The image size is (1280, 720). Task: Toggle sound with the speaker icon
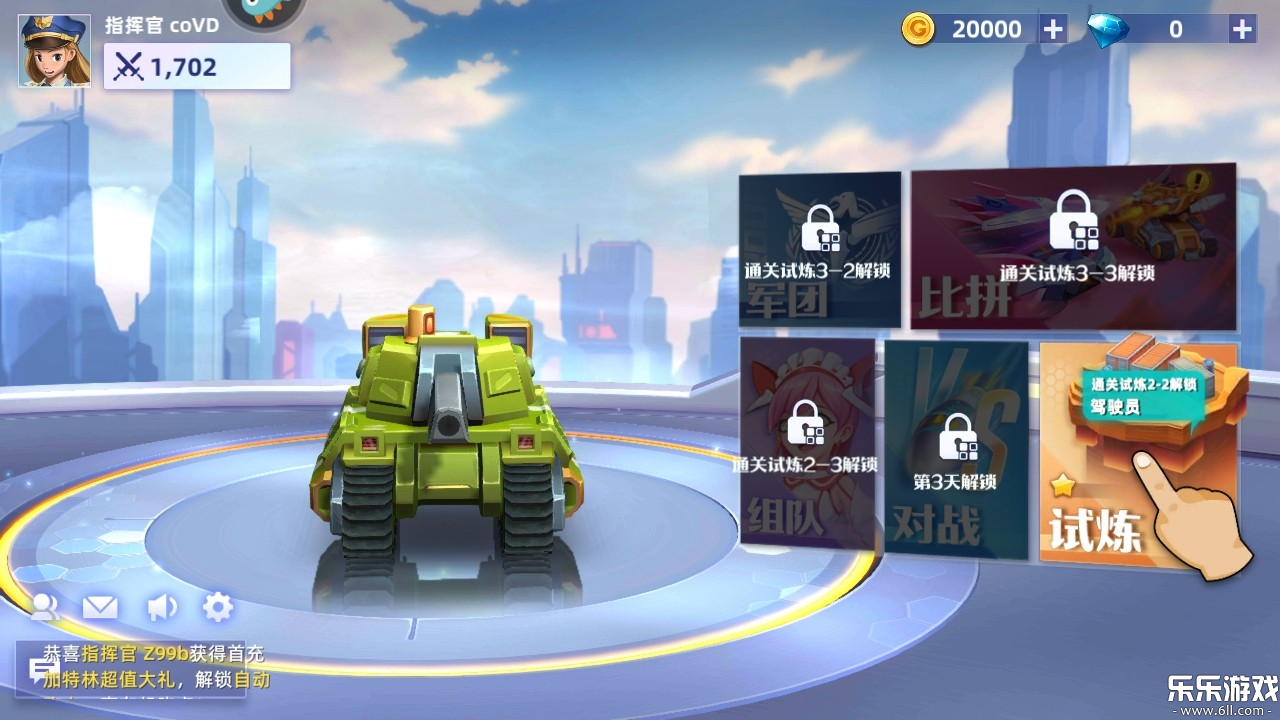tap(160, 606)
